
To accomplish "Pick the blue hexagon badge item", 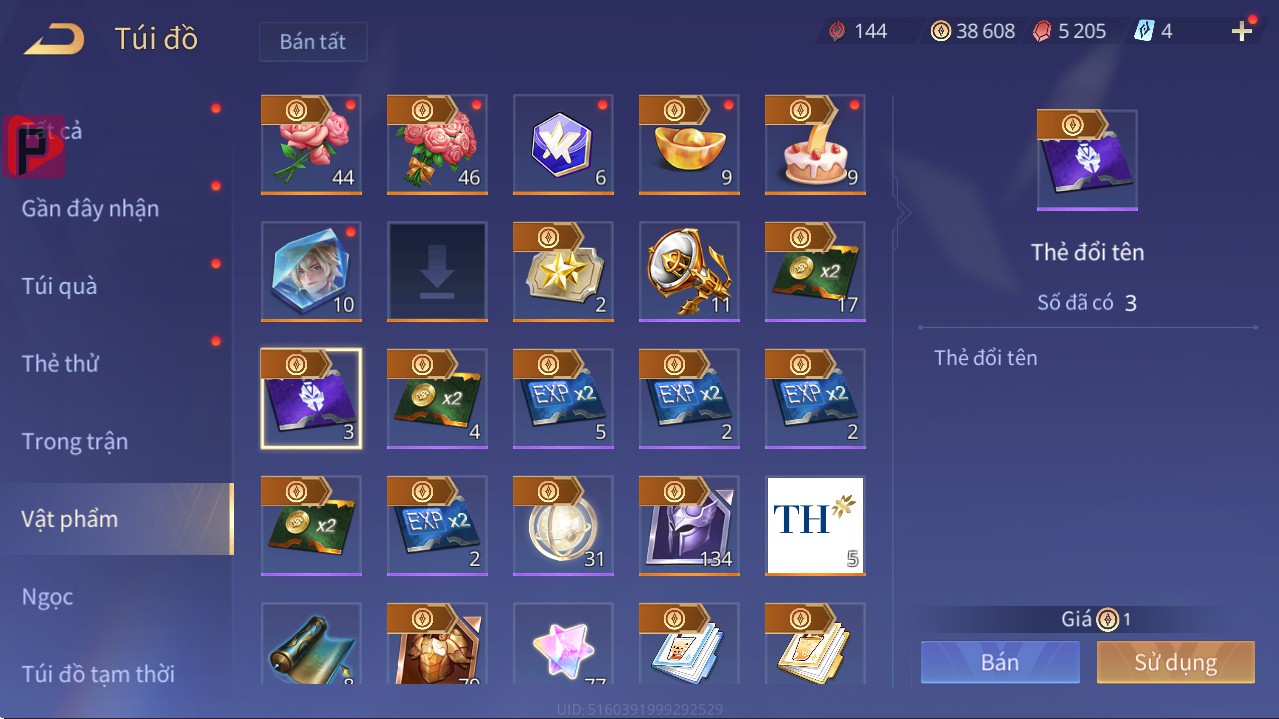I will [563, 145].
